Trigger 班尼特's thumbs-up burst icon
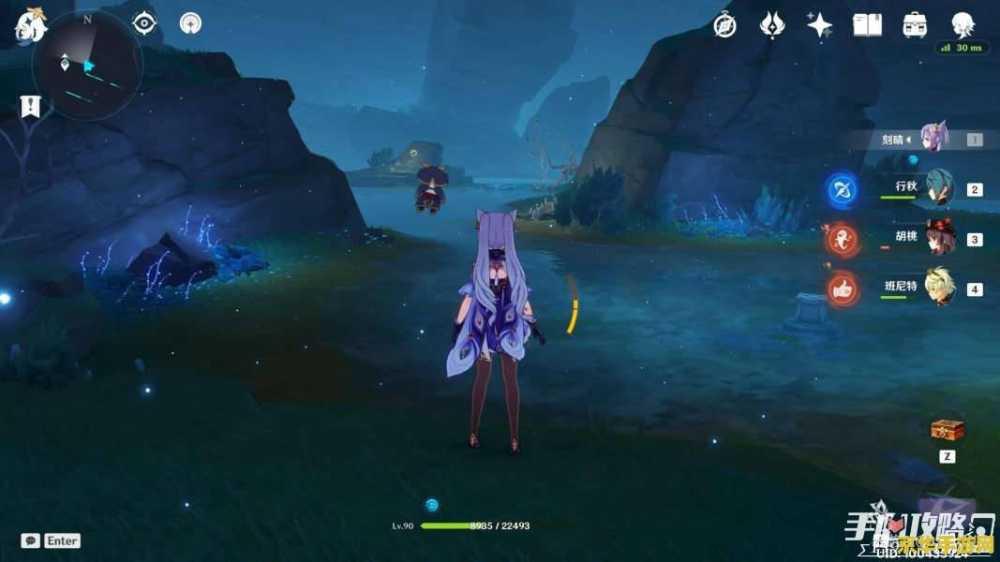1000x562 pixels. 843,289
